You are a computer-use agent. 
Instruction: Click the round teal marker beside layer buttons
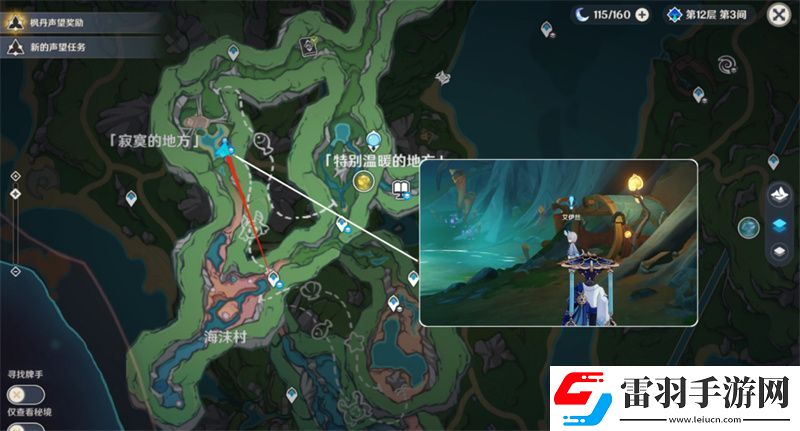click(x=748, y=227)
